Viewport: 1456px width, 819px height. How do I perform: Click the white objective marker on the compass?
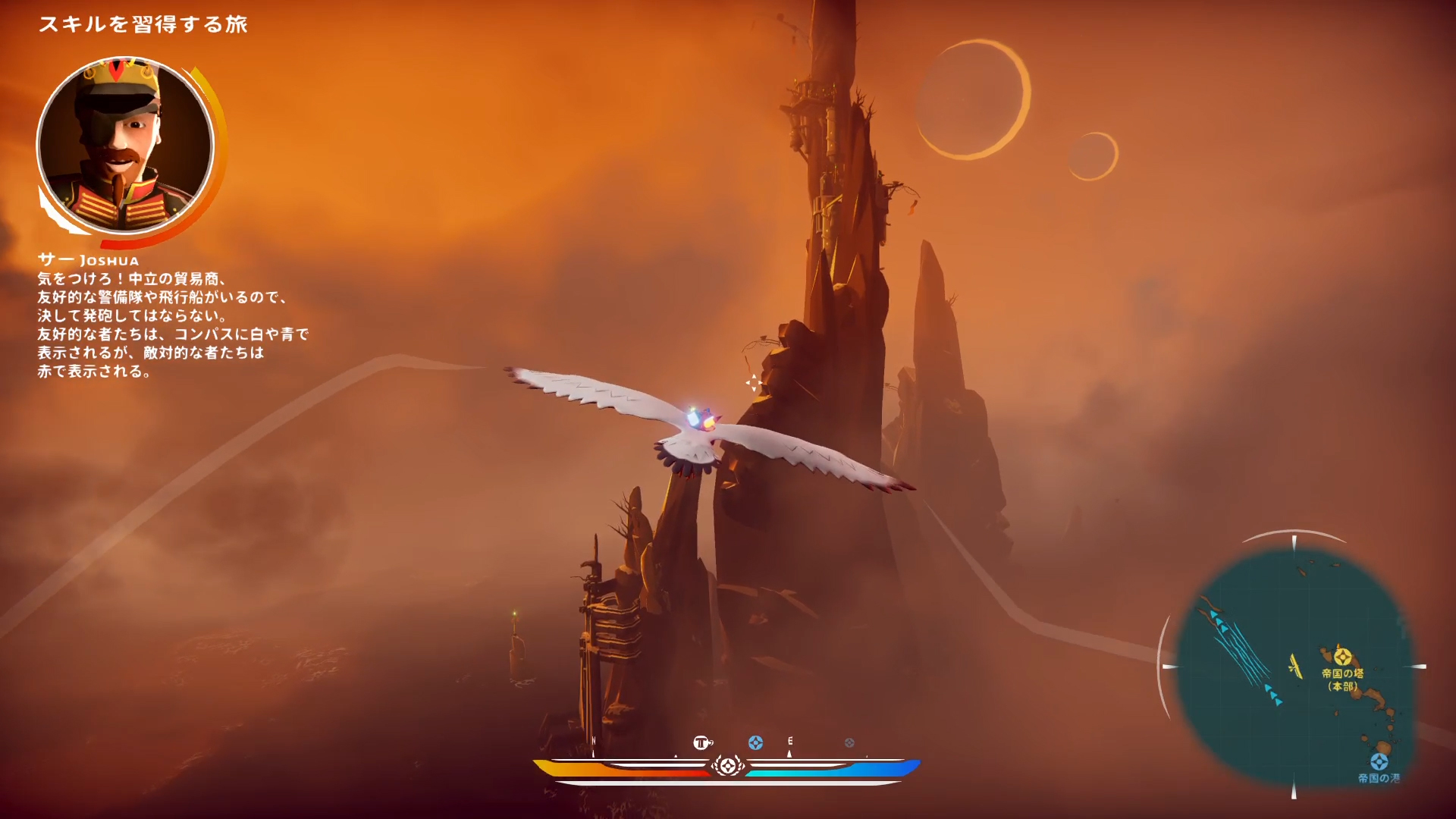pos(703,742)
